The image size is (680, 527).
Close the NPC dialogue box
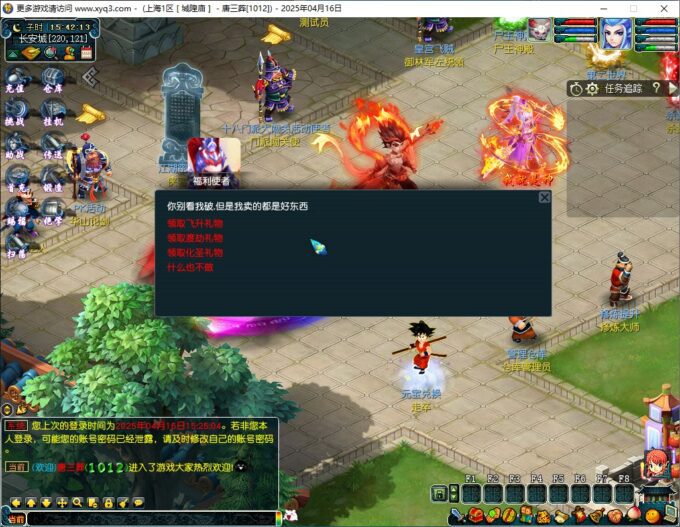click(x=544, y=197)
